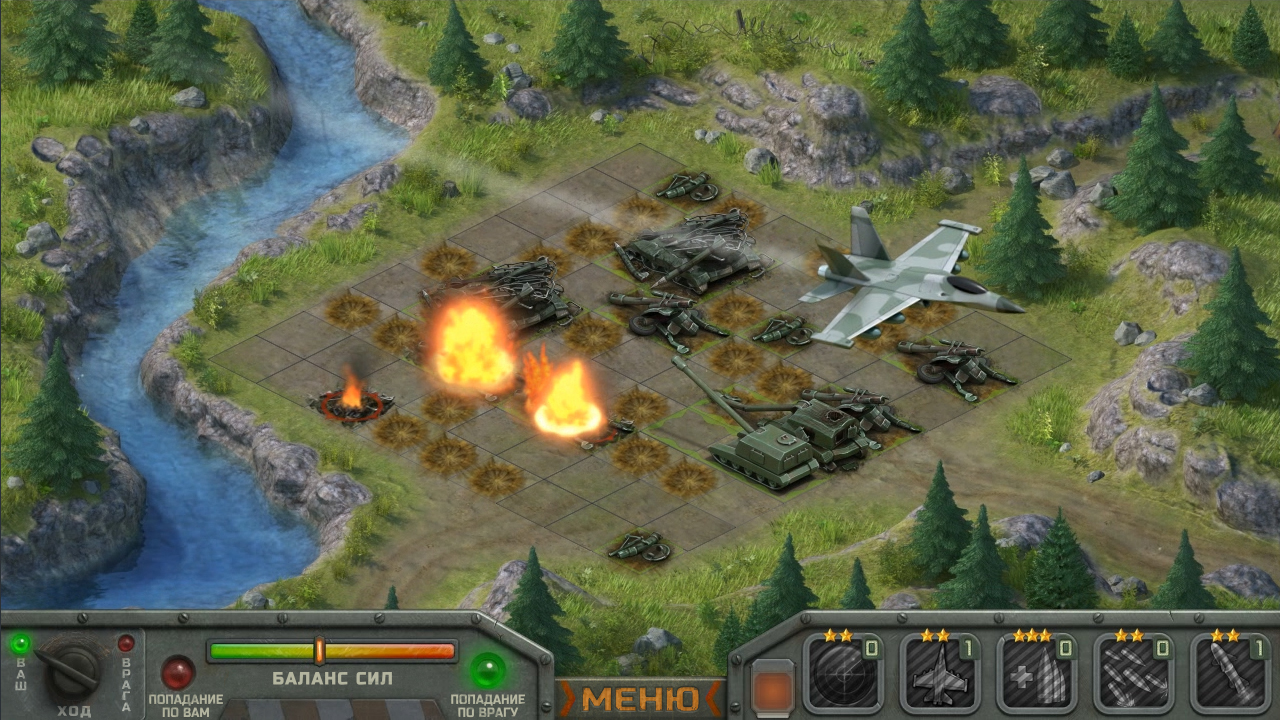Choose the armor-piercing shell ability
This screenshot has height=720, width=1280.
[x=1038, y=675]
